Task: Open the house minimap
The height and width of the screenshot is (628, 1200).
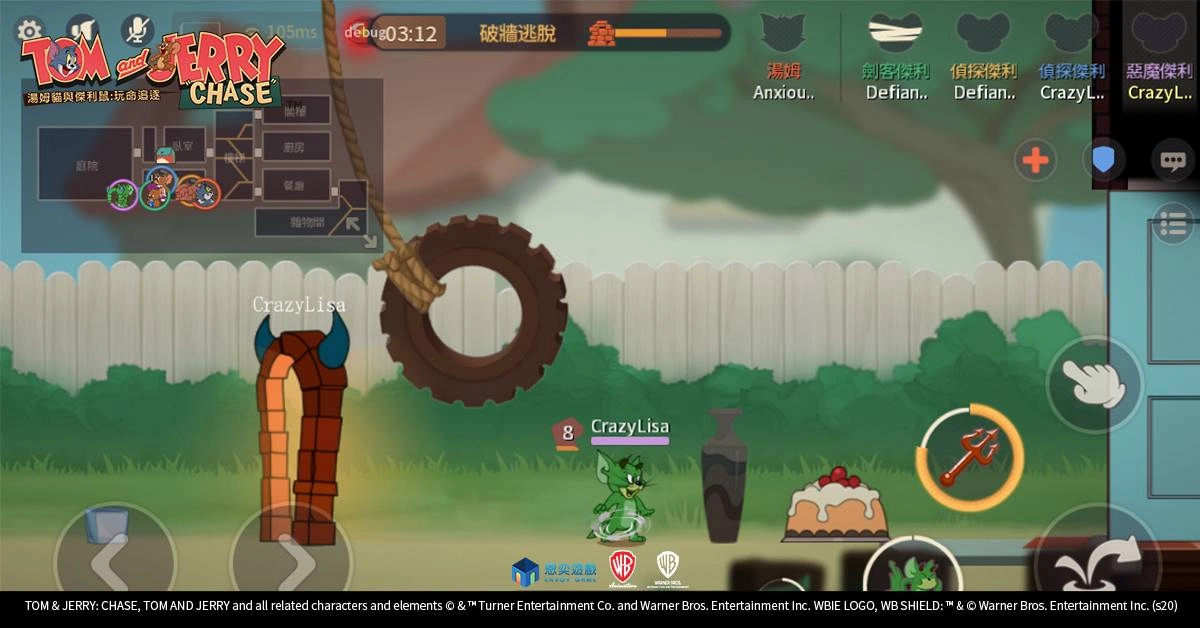Action: pos(200,165)
